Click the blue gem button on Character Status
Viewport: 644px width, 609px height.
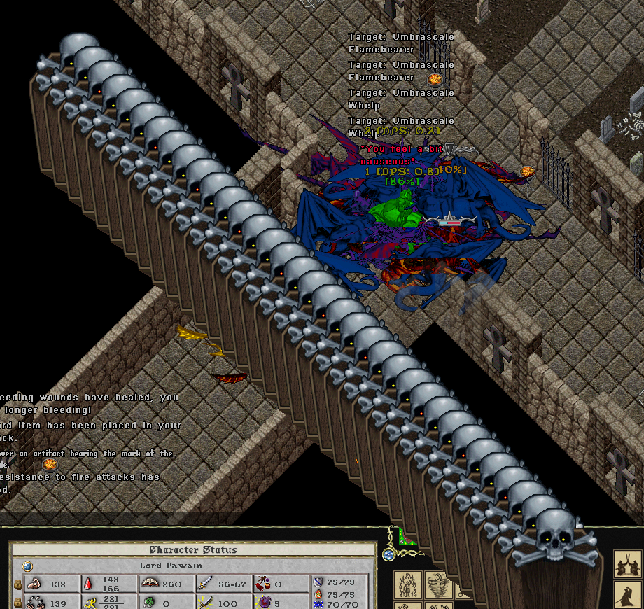[x=27, y=566]
